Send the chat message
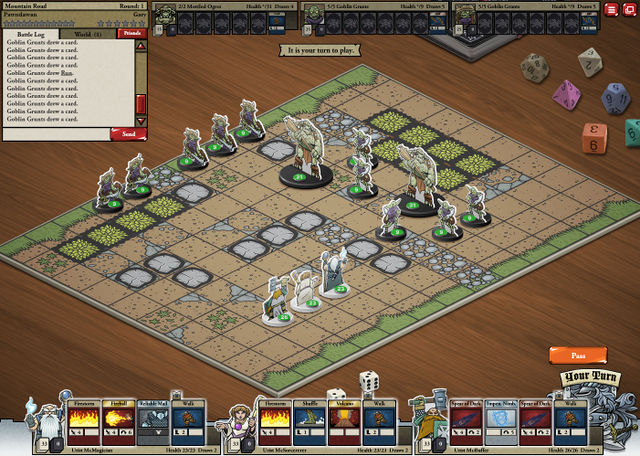640x456 pixels. 128,133
